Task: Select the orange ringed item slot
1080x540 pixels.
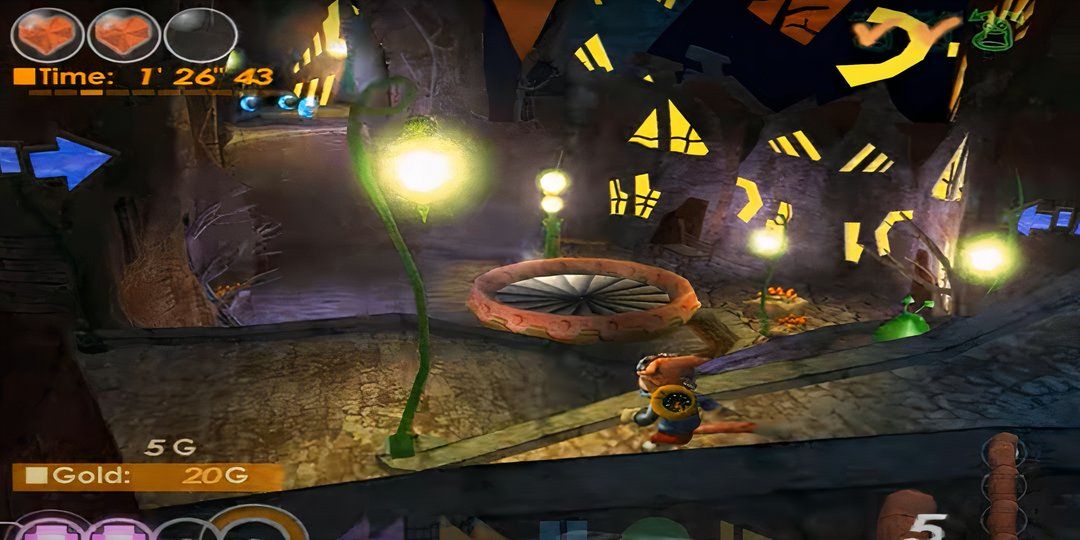Action: click(x=256, y=525)
